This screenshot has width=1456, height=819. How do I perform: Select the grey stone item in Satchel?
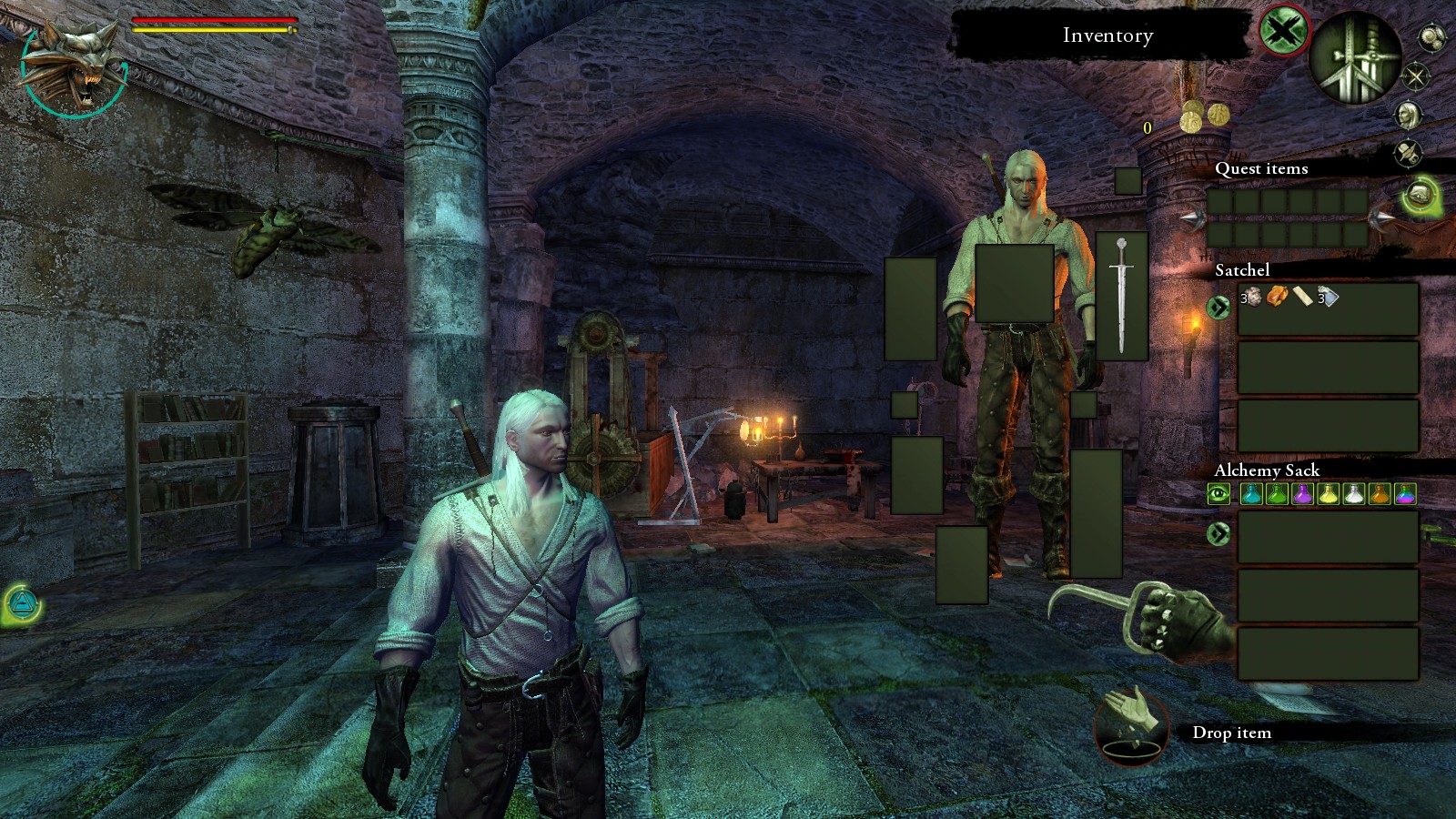[x=1252, y=296]
